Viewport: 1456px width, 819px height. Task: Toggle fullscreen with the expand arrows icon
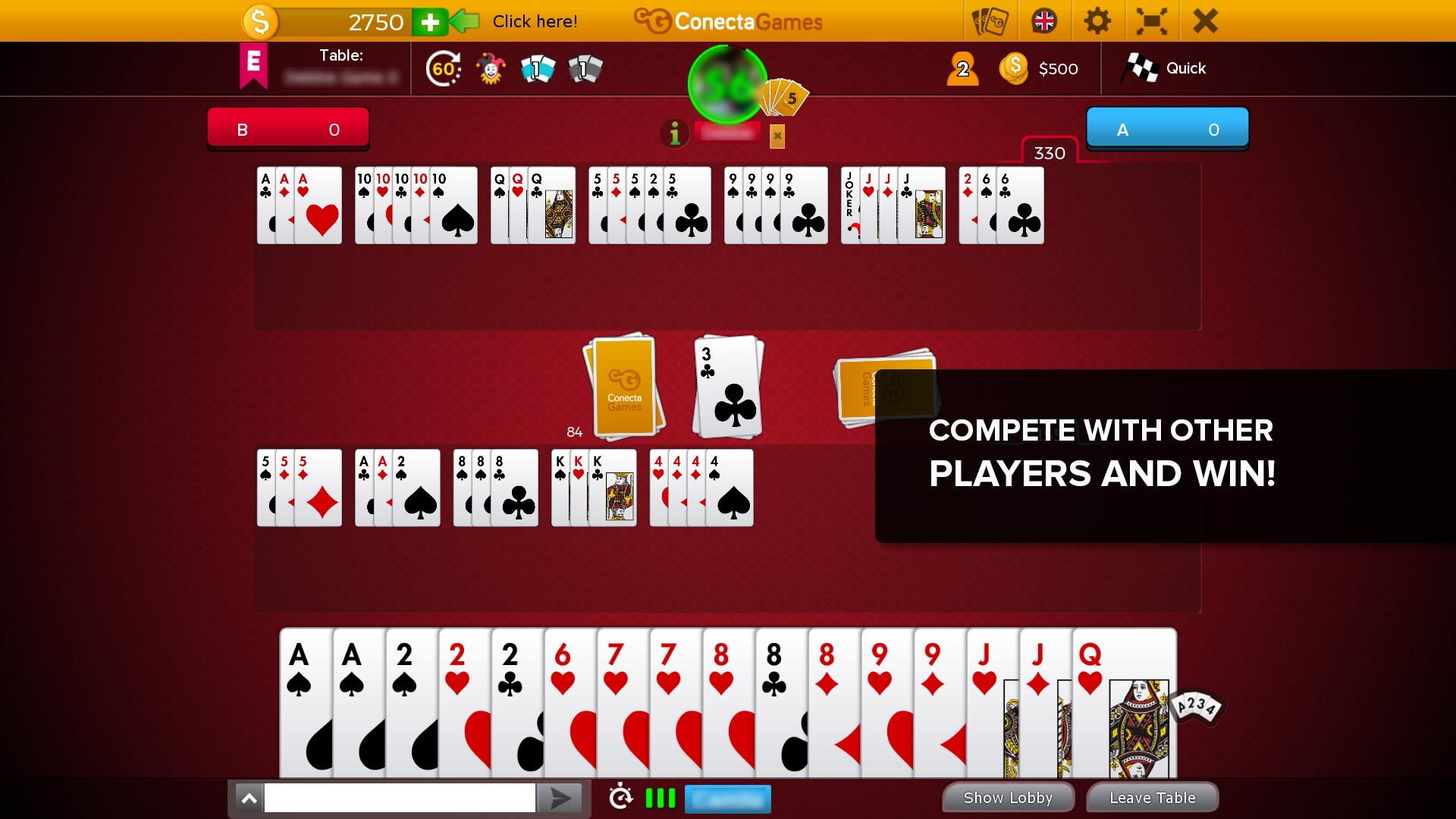pyautogui.click(x=1151, y=21)
